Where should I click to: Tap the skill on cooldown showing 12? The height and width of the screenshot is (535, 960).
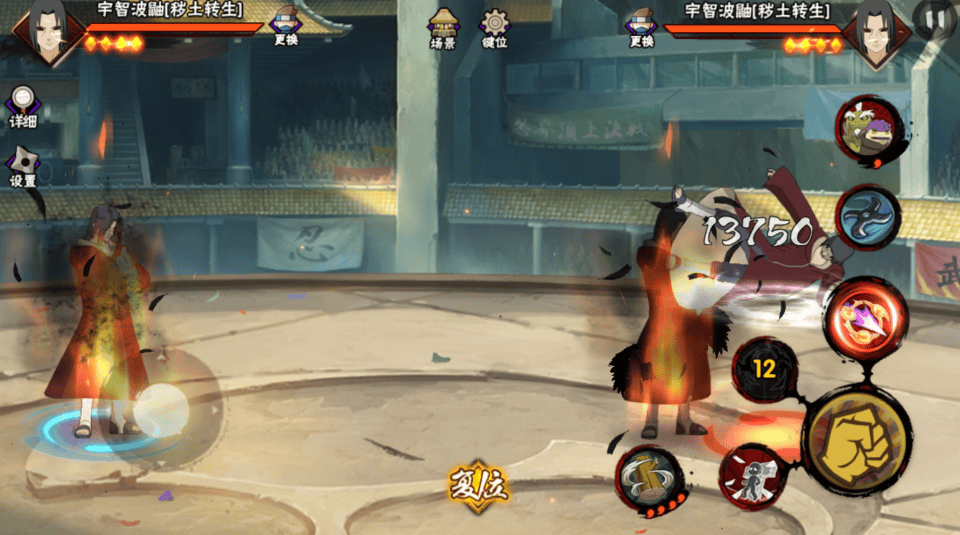(765, 369)
